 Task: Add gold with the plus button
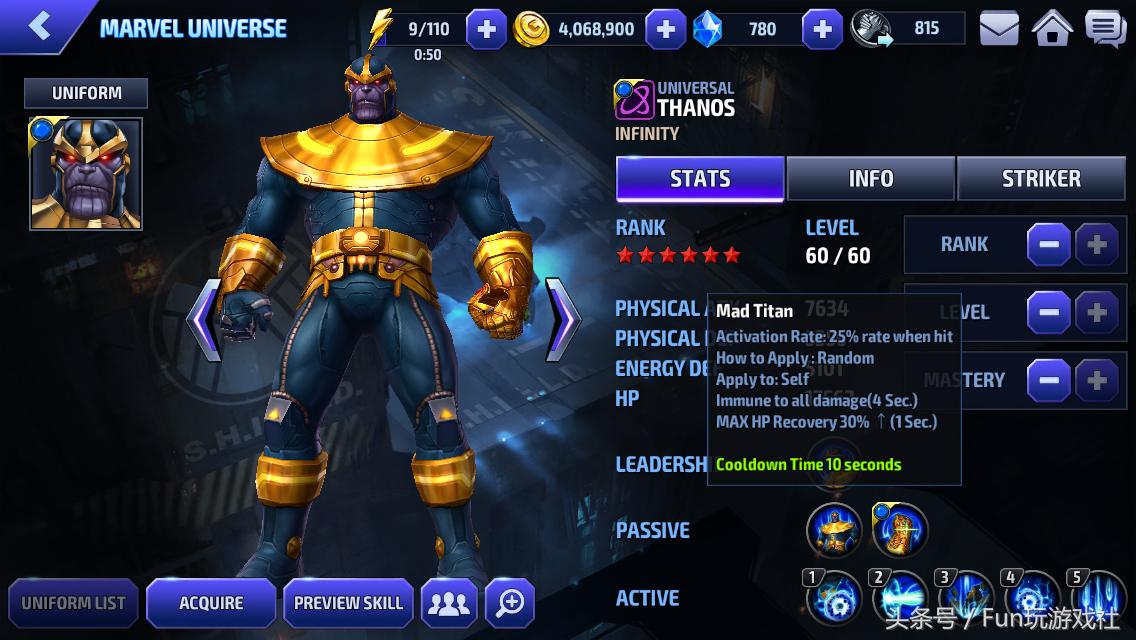point(665,30)
